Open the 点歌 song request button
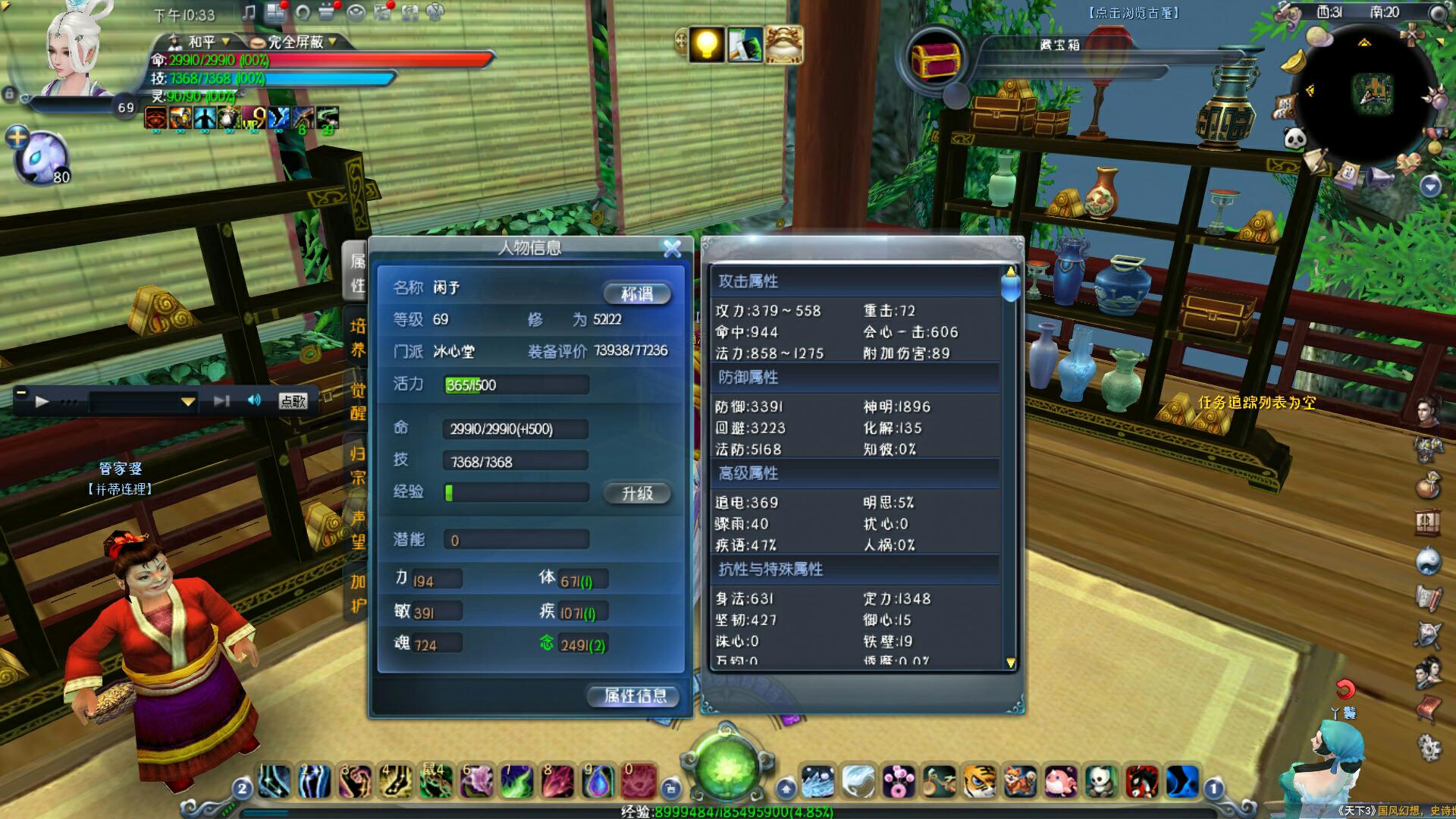Viewport: 1456px width, 819px height. [293, 401]
